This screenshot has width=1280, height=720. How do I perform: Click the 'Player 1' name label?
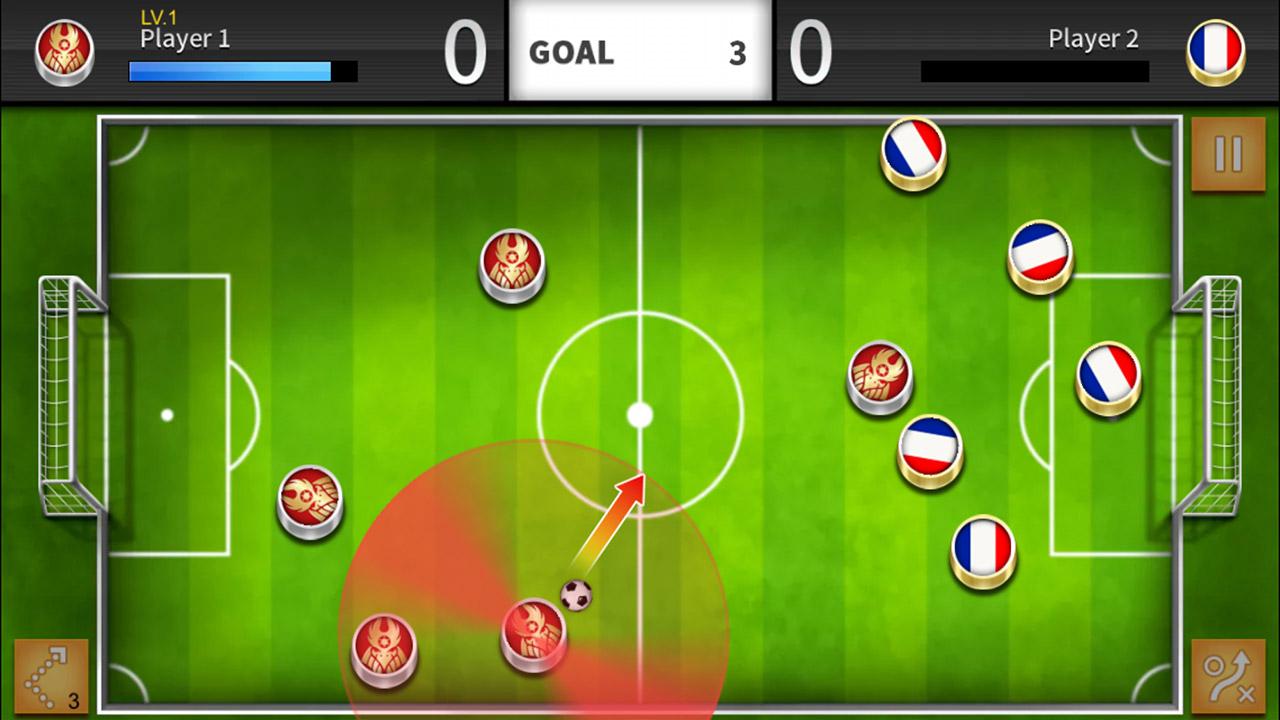(x=183, y=41)
